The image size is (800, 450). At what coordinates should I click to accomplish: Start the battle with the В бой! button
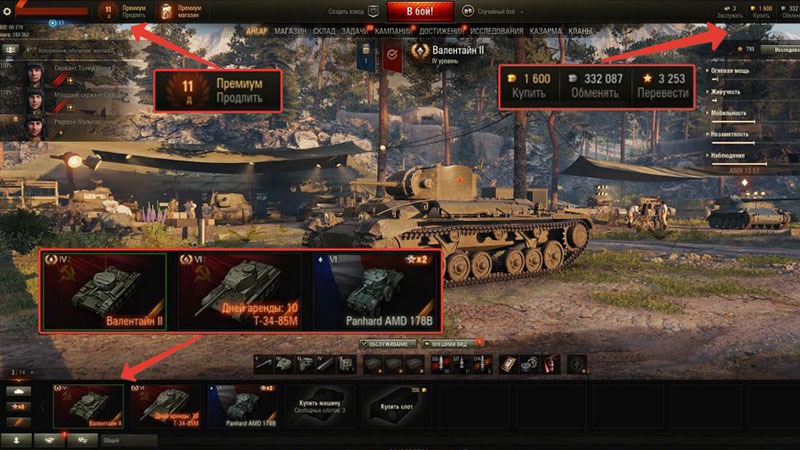pos(414,10)
